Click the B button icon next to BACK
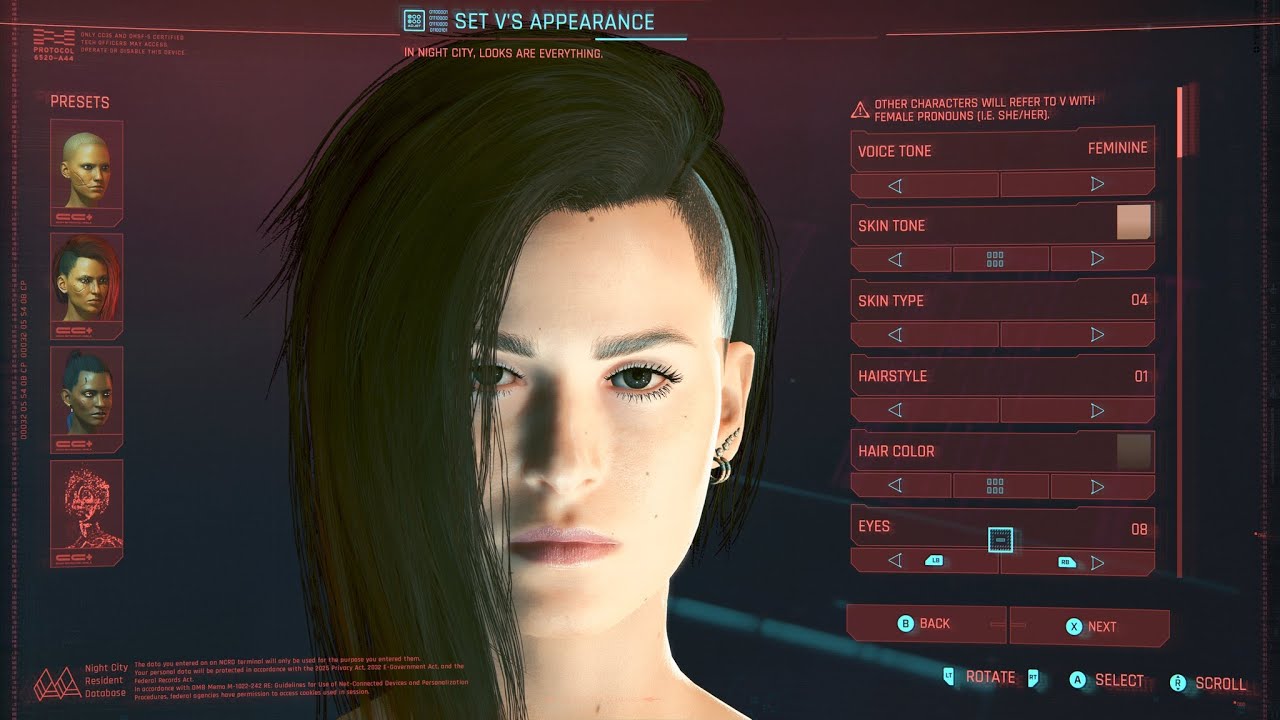The image size is (1280, 720). pos(905,624)
